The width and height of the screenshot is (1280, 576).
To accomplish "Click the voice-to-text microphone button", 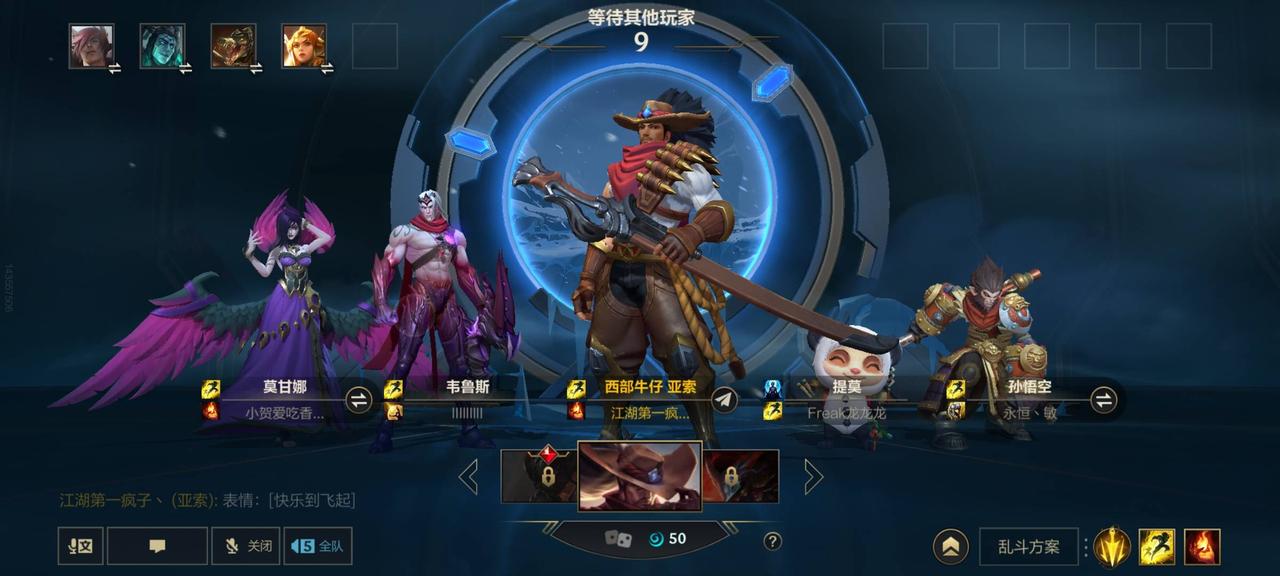I will (x=80, y=546).
